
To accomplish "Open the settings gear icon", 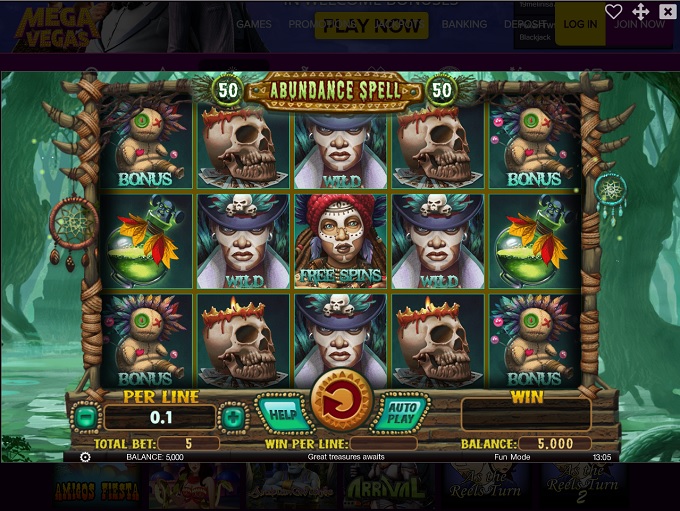I will pyautogui.click(x=85, y=457).
